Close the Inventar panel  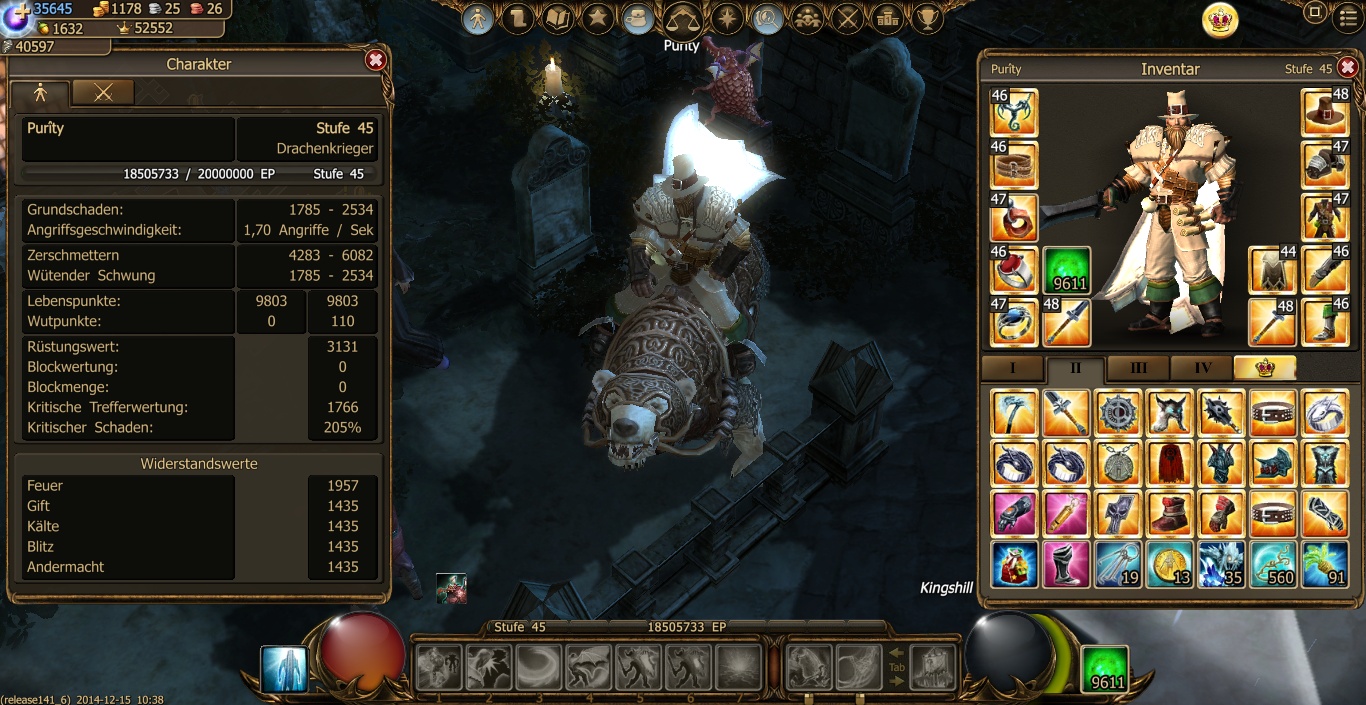tap(1347, 67)
